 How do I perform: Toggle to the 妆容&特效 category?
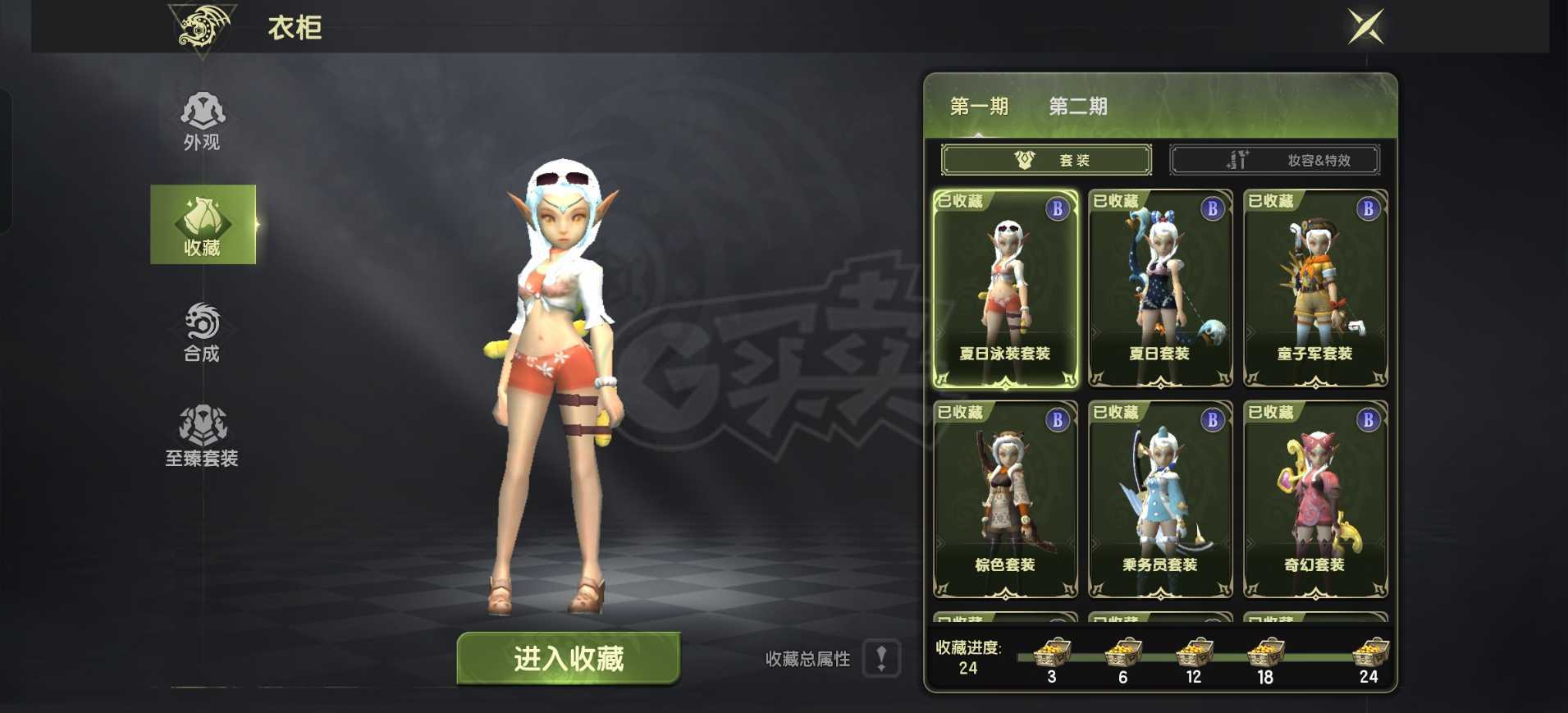point(1276,159)
